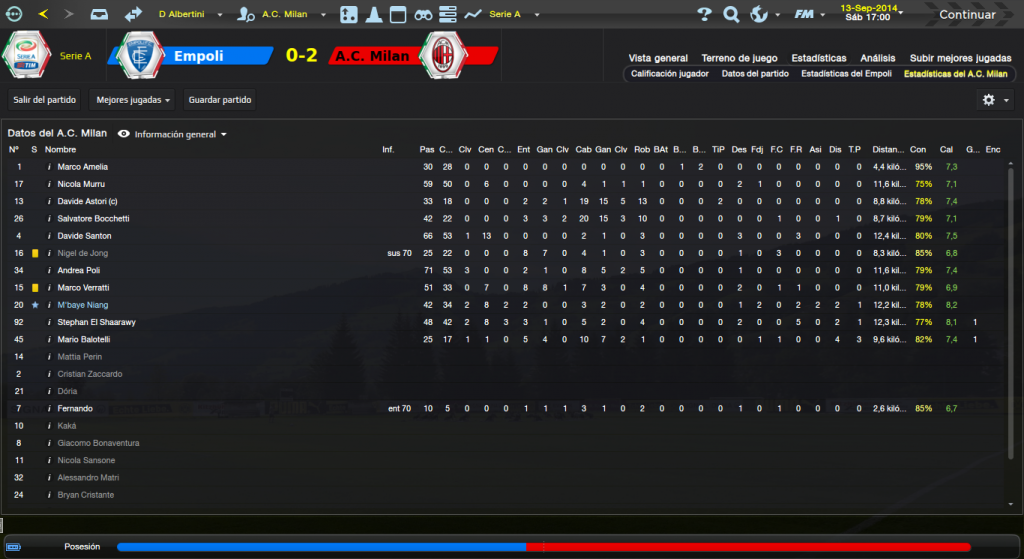Select Subir mejores jugadas tab
The width and height of the screenshot is (1024, 559).
tap(960, 58)
